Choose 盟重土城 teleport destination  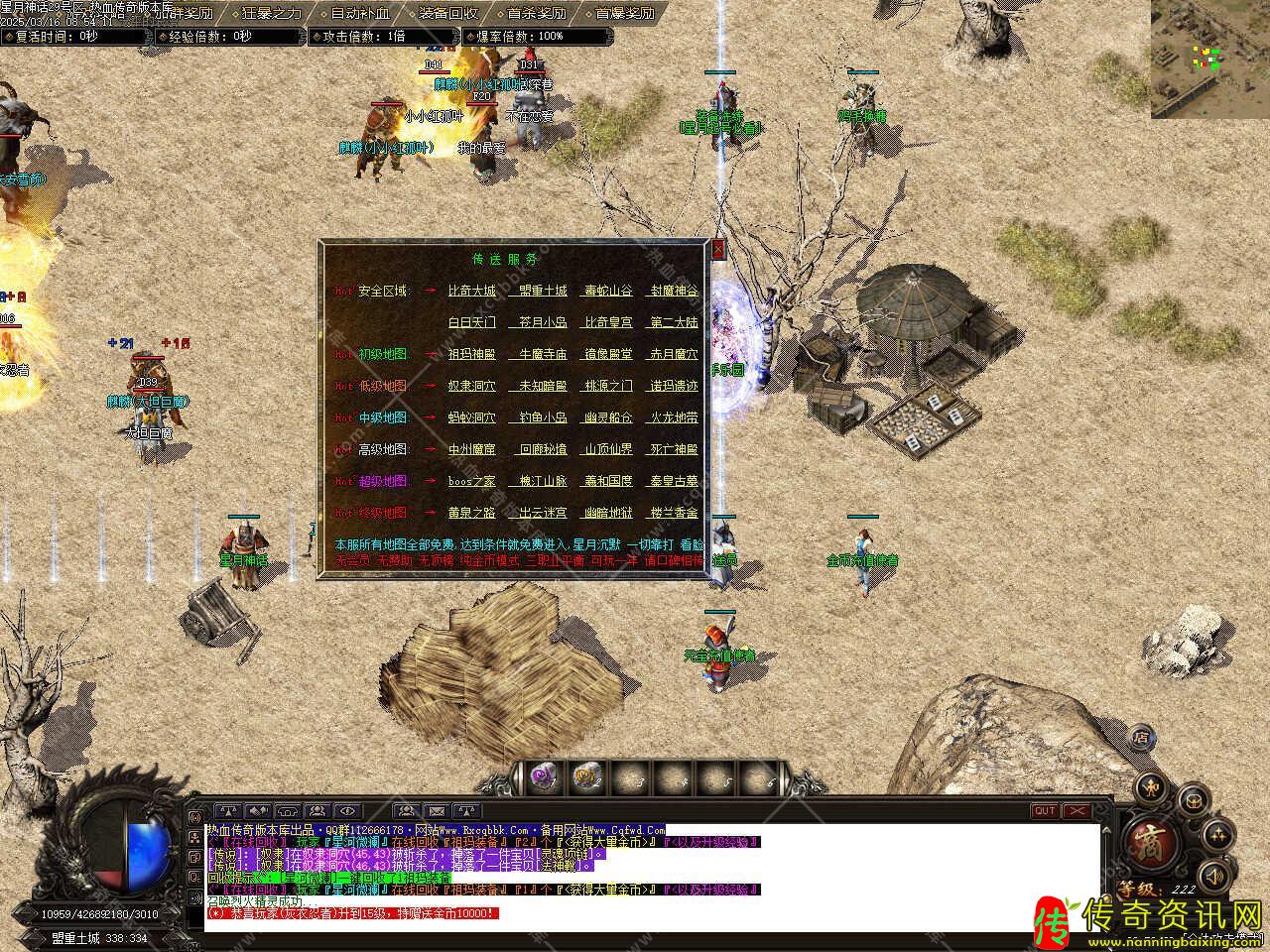click(x=543, y=291)
